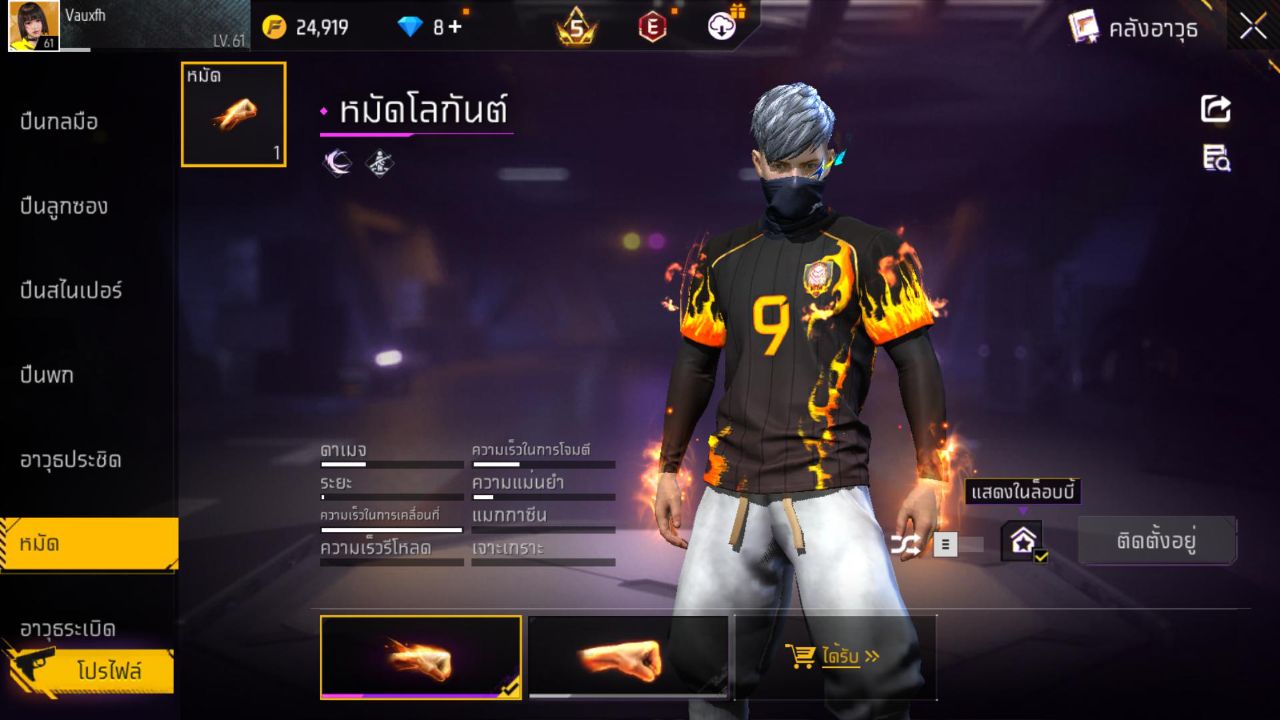Open the อาวุธระเบิด explosives category
Image resolution: width=1280 pixels, height=720 pixels.
[x=70, y=630]
